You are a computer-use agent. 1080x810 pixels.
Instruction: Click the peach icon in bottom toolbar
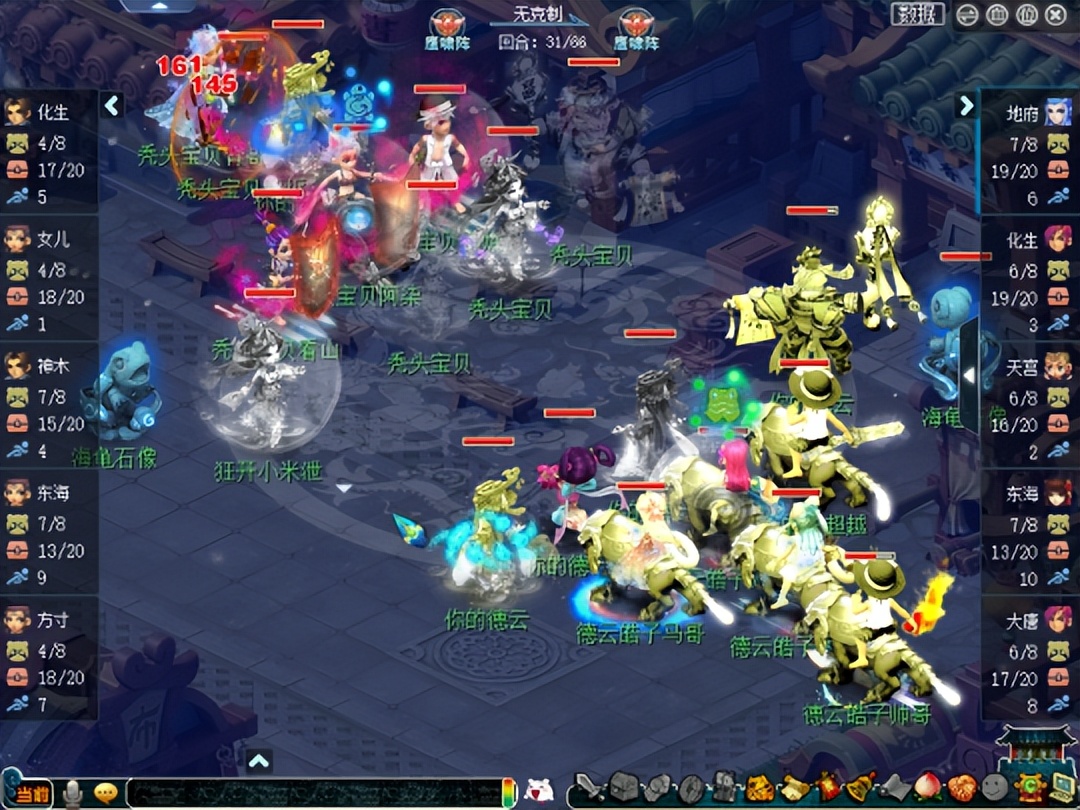(x=928, y=787)
